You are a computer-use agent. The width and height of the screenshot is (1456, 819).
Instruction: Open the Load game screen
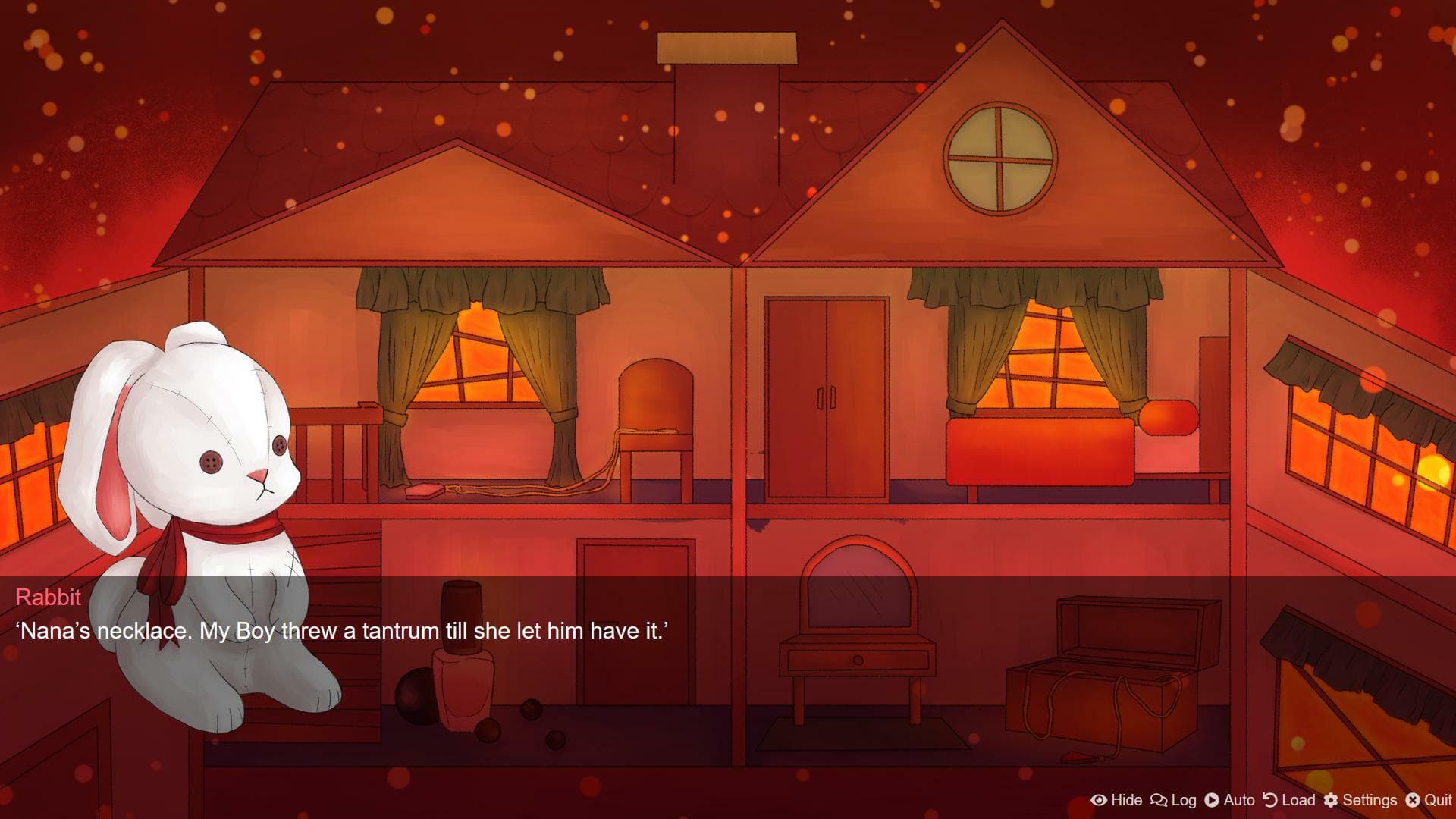[x=1289, y=800]
